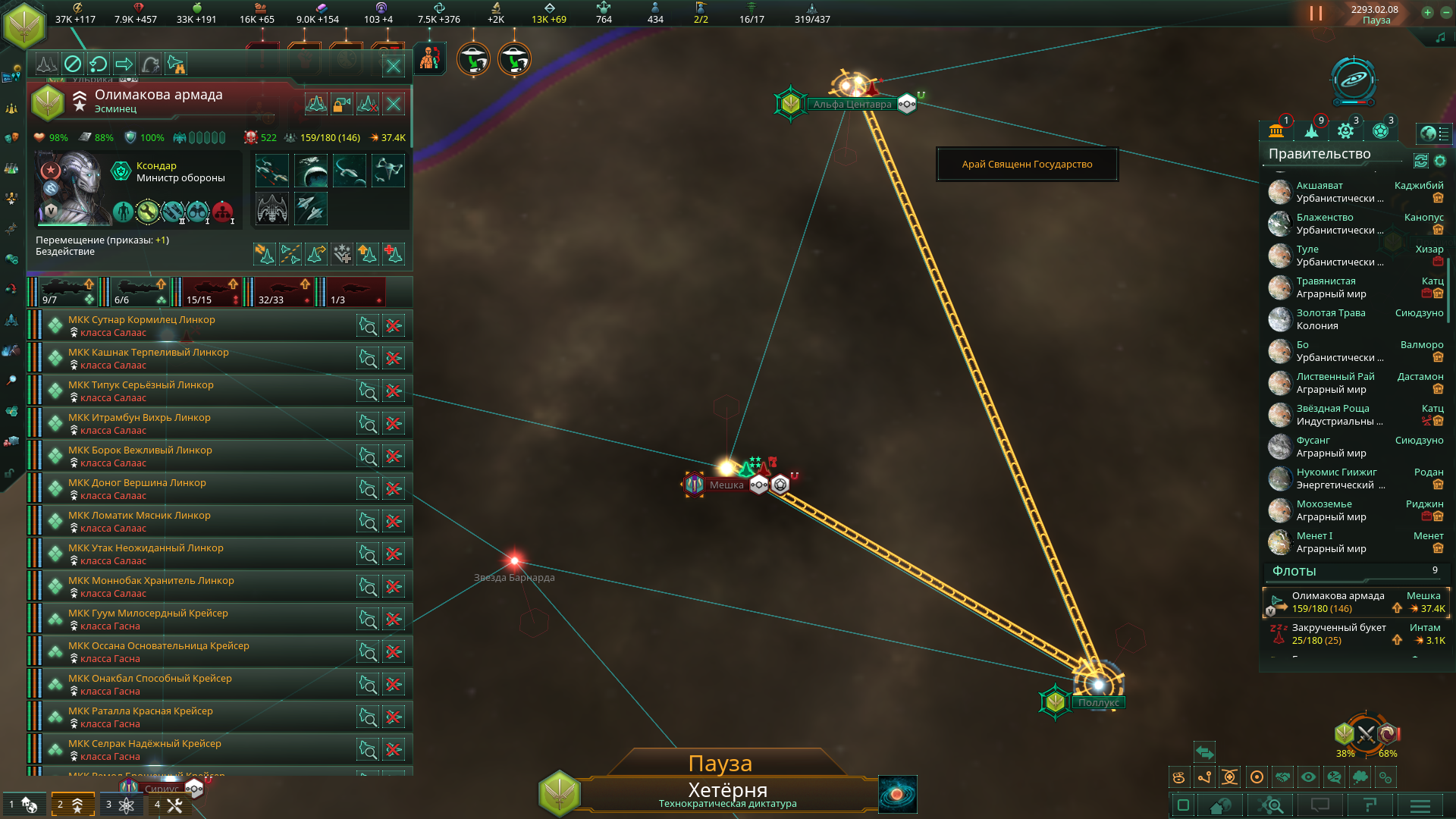This screenshot has width=1456, height=819.
Task: Open Олимакова армада in the fleets list
Action: (x=1338, y=596)
